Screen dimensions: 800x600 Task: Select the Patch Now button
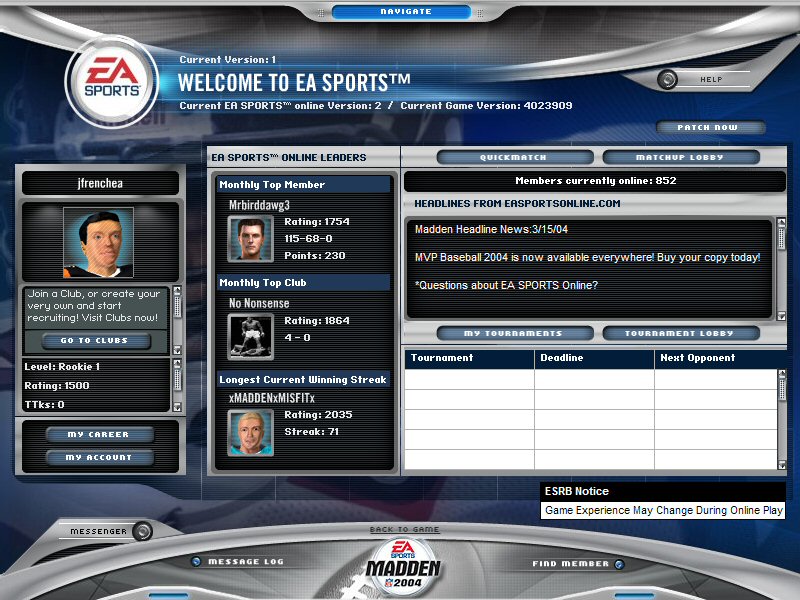coord(711,128)
